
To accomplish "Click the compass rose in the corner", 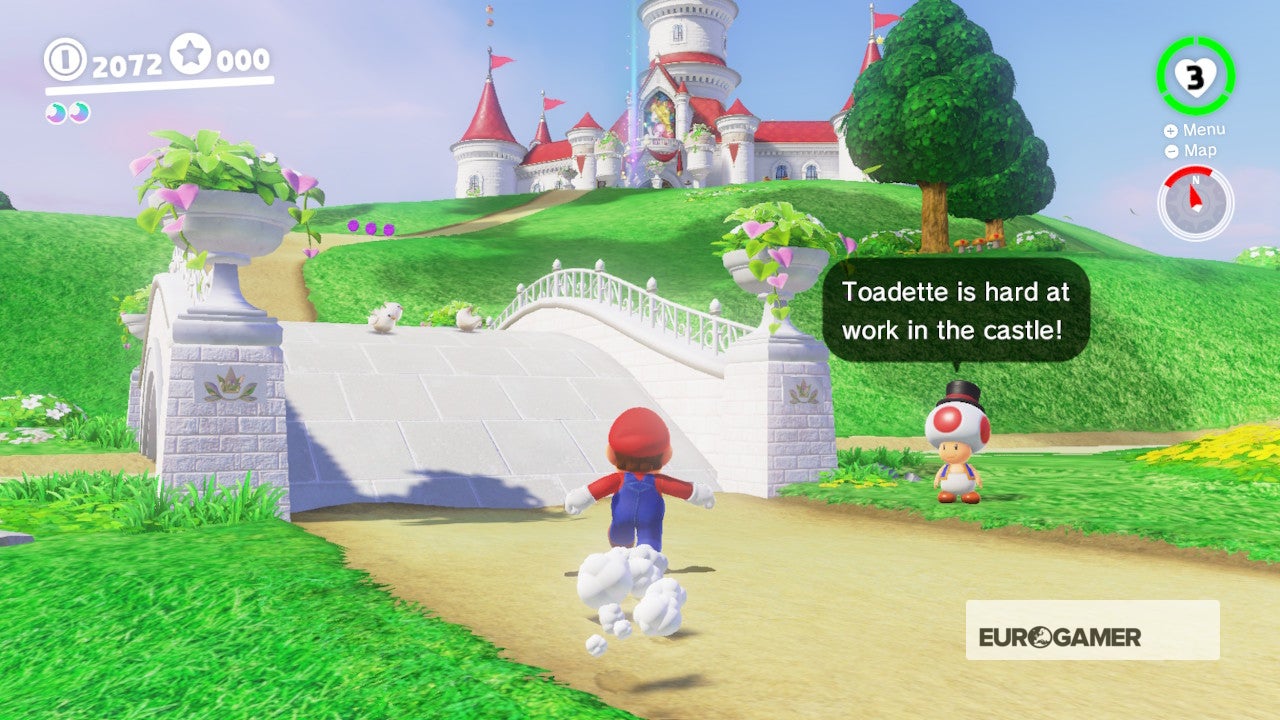I will coord(1196,200).
